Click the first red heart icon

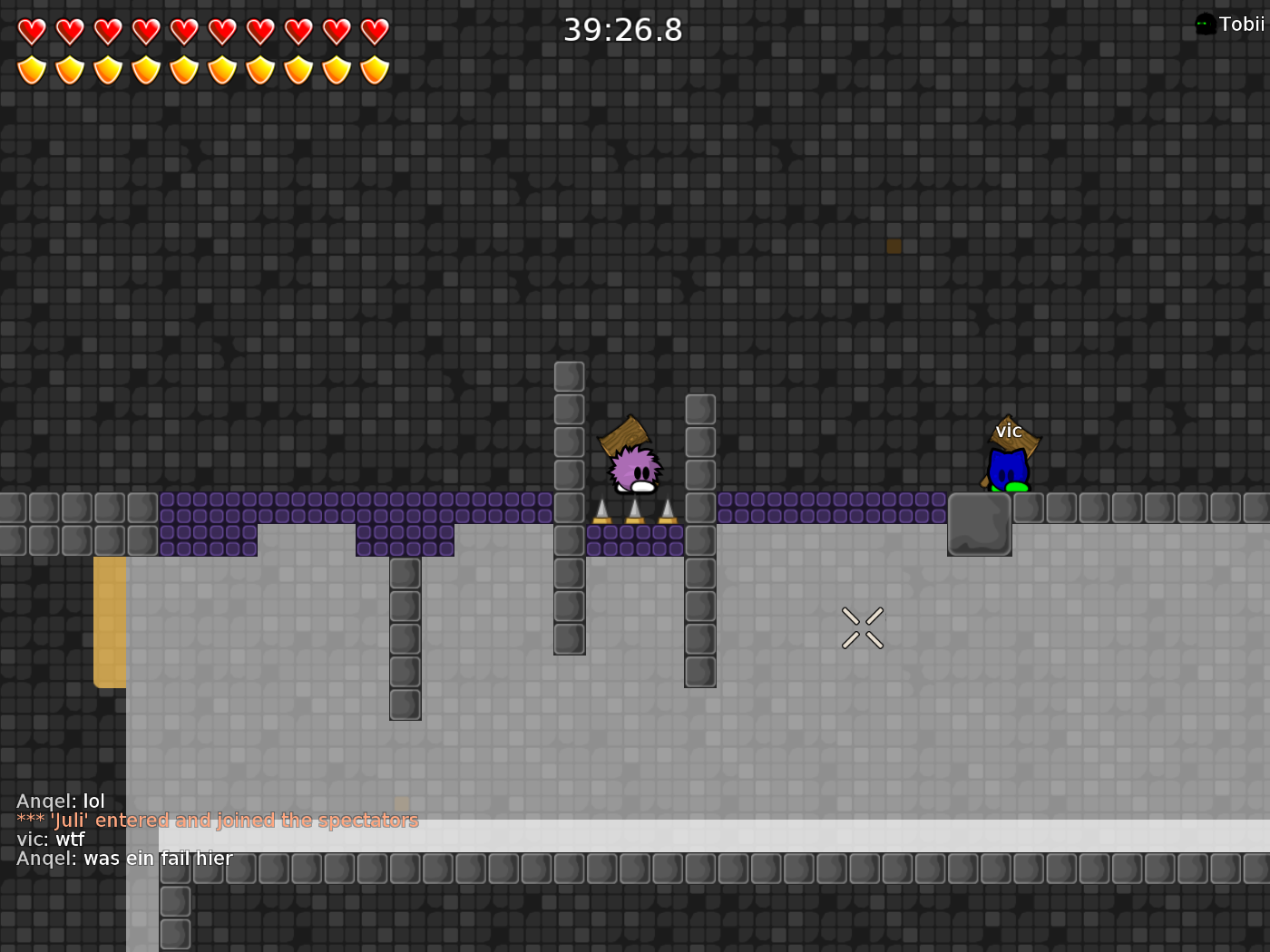(31, 30)
